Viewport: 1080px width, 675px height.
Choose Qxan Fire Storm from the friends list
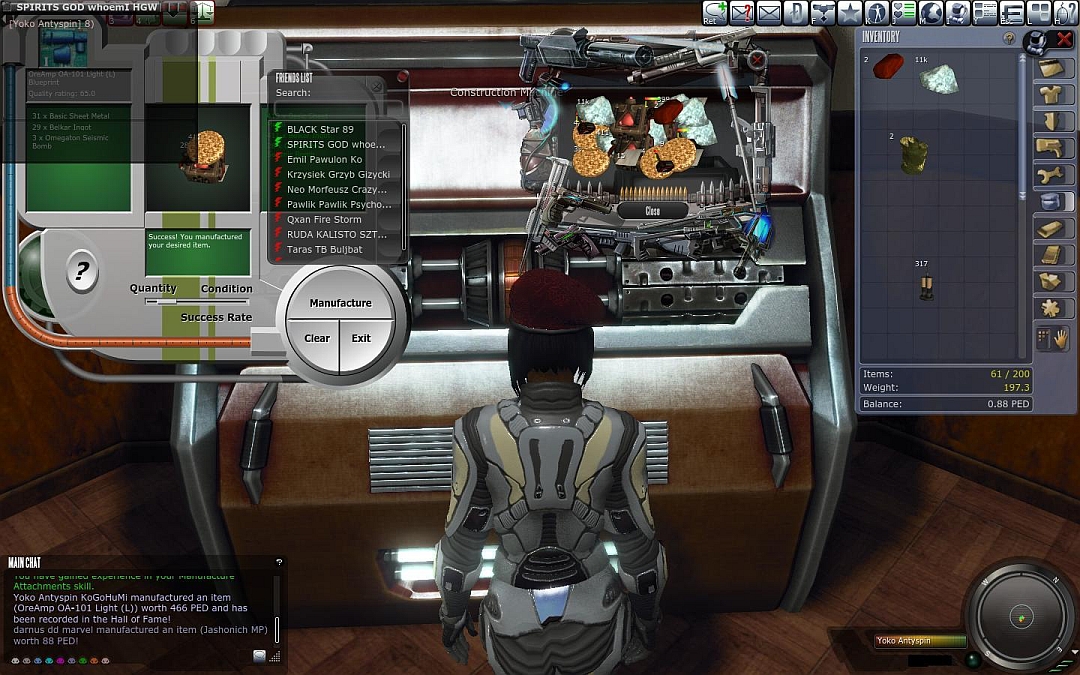click(x=324, y=219)
